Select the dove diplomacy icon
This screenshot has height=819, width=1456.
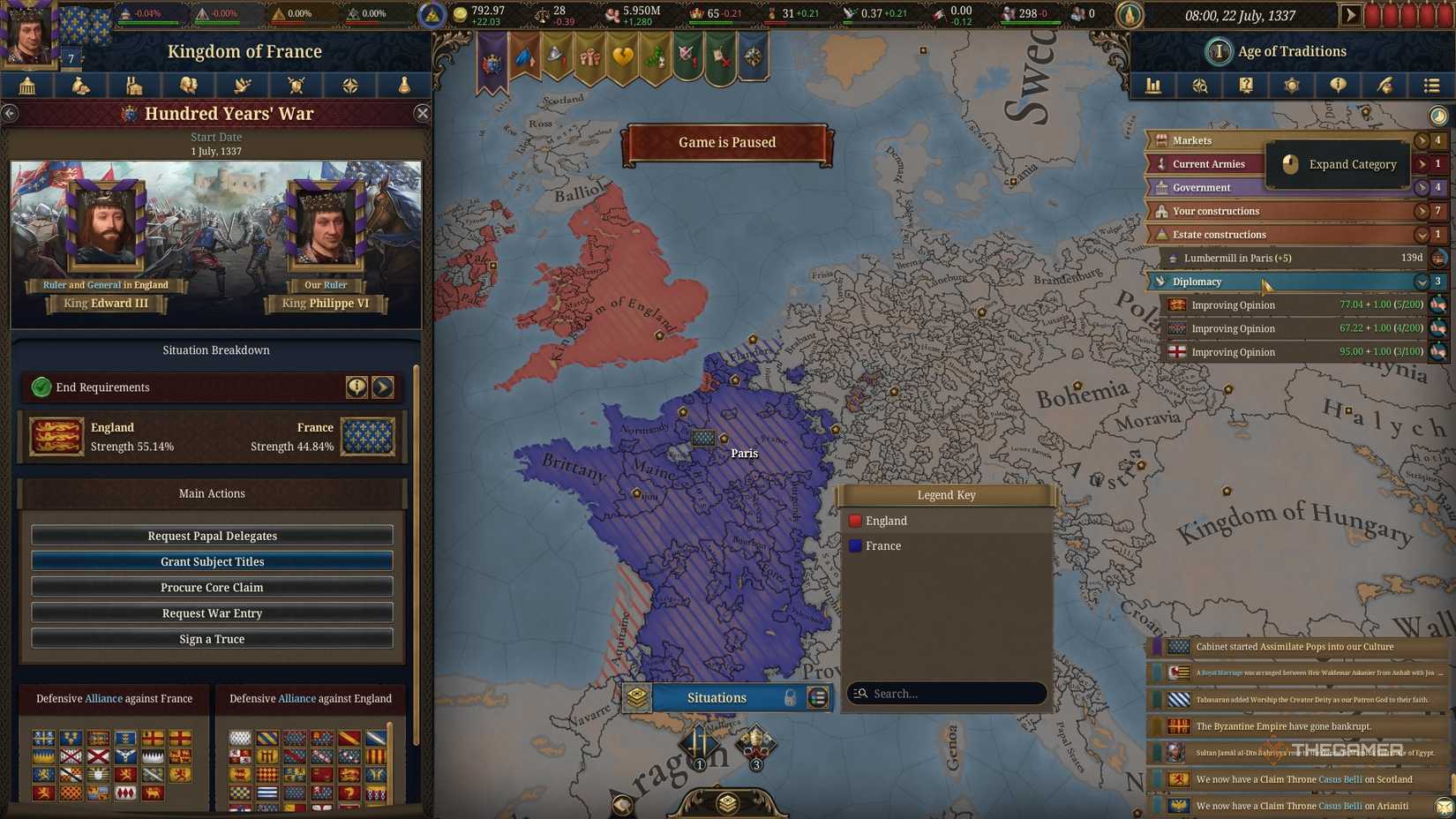point(243,86)
